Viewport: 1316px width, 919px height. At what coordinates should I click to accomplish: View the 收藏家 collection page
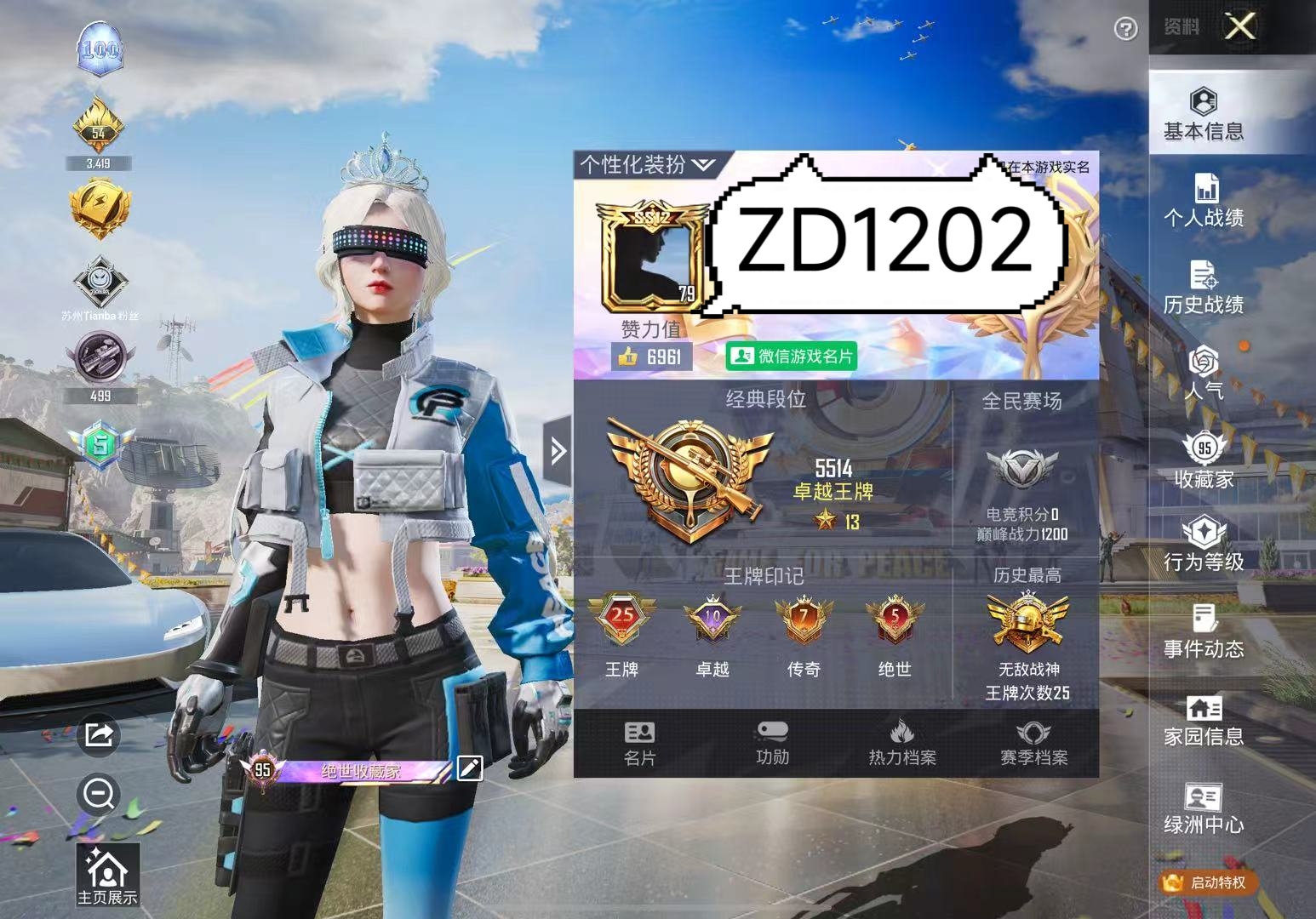pos(1203,459)
